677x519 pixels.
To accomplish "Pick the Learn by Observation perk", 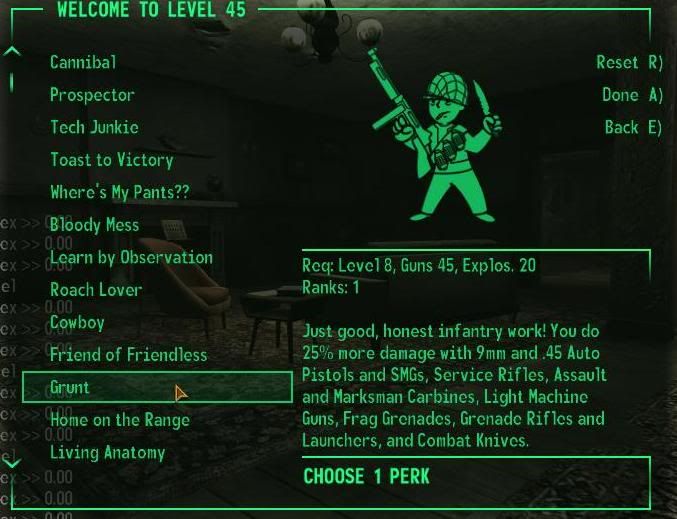I will click(131, 257).
